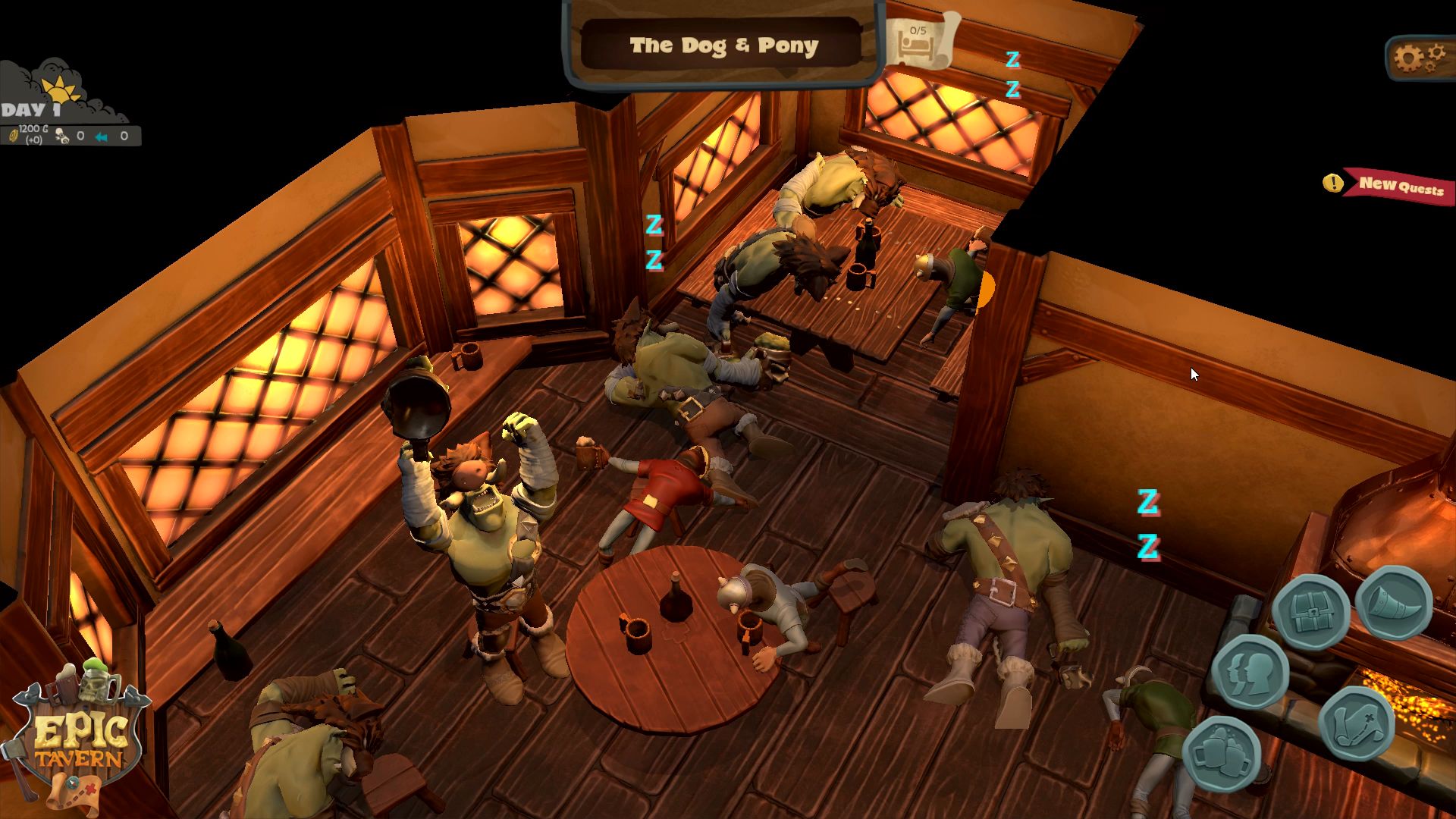Open the treasure chest menu
Viewport: 1456px width, 819px height.
click(x=1310, y=612)
